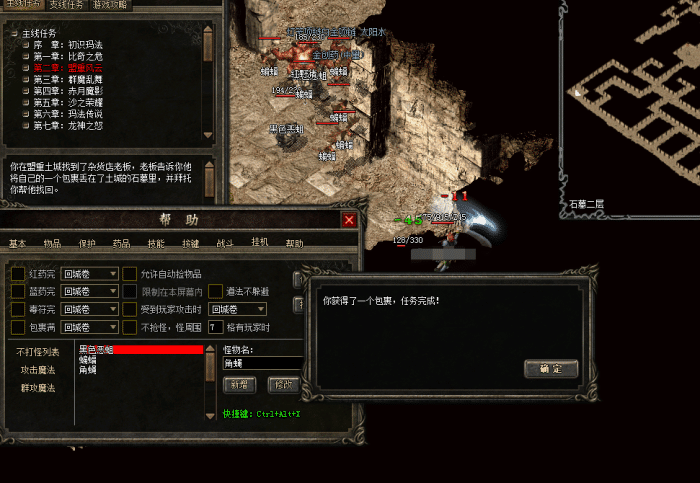This screenshot has width=700, height=483.
Task: Close the 帮助 help window
Action: [x=349, y=220]
